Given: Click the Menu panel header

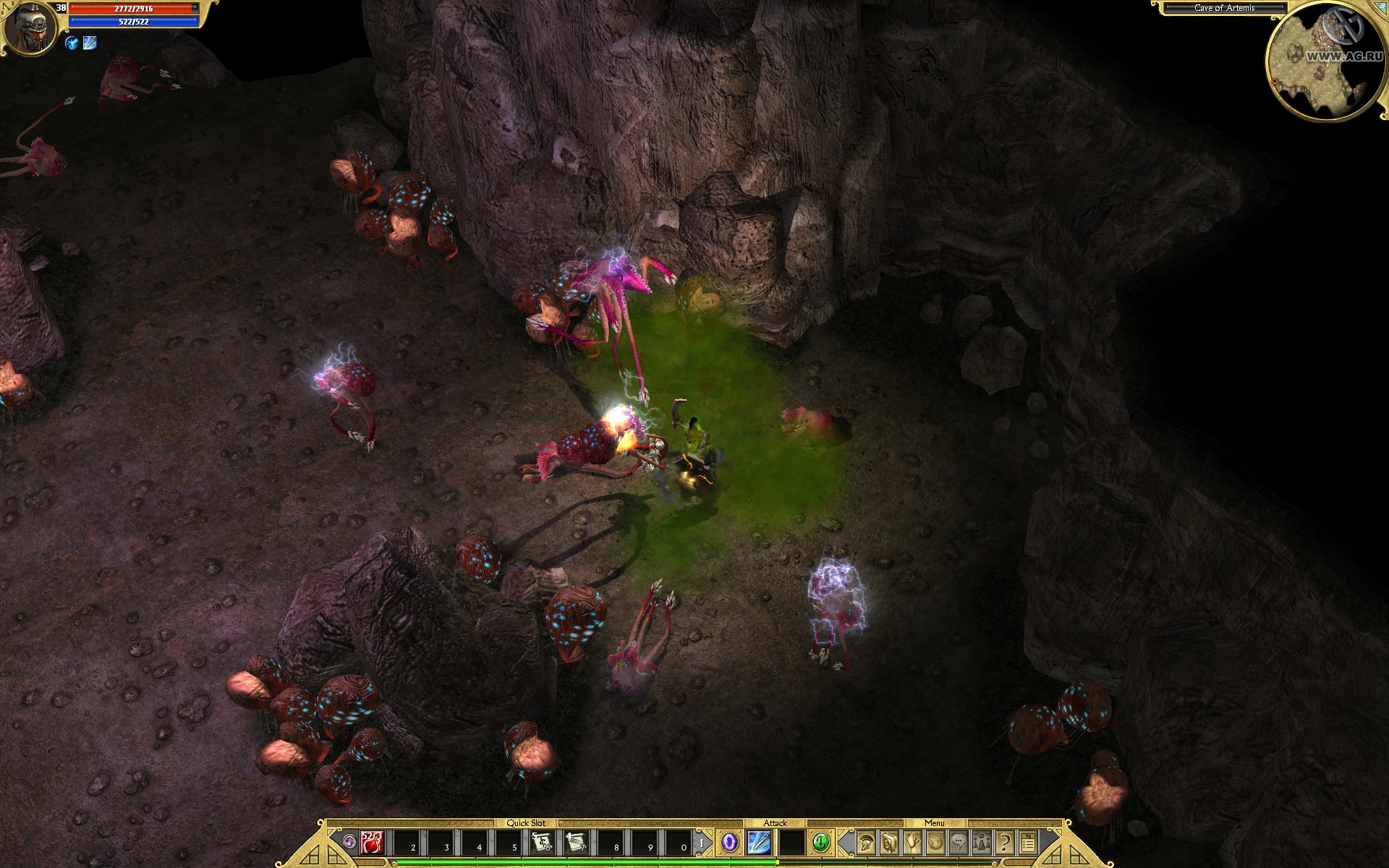Looking at the screenshot, I should pyautogui.click(x=935, y=822).
